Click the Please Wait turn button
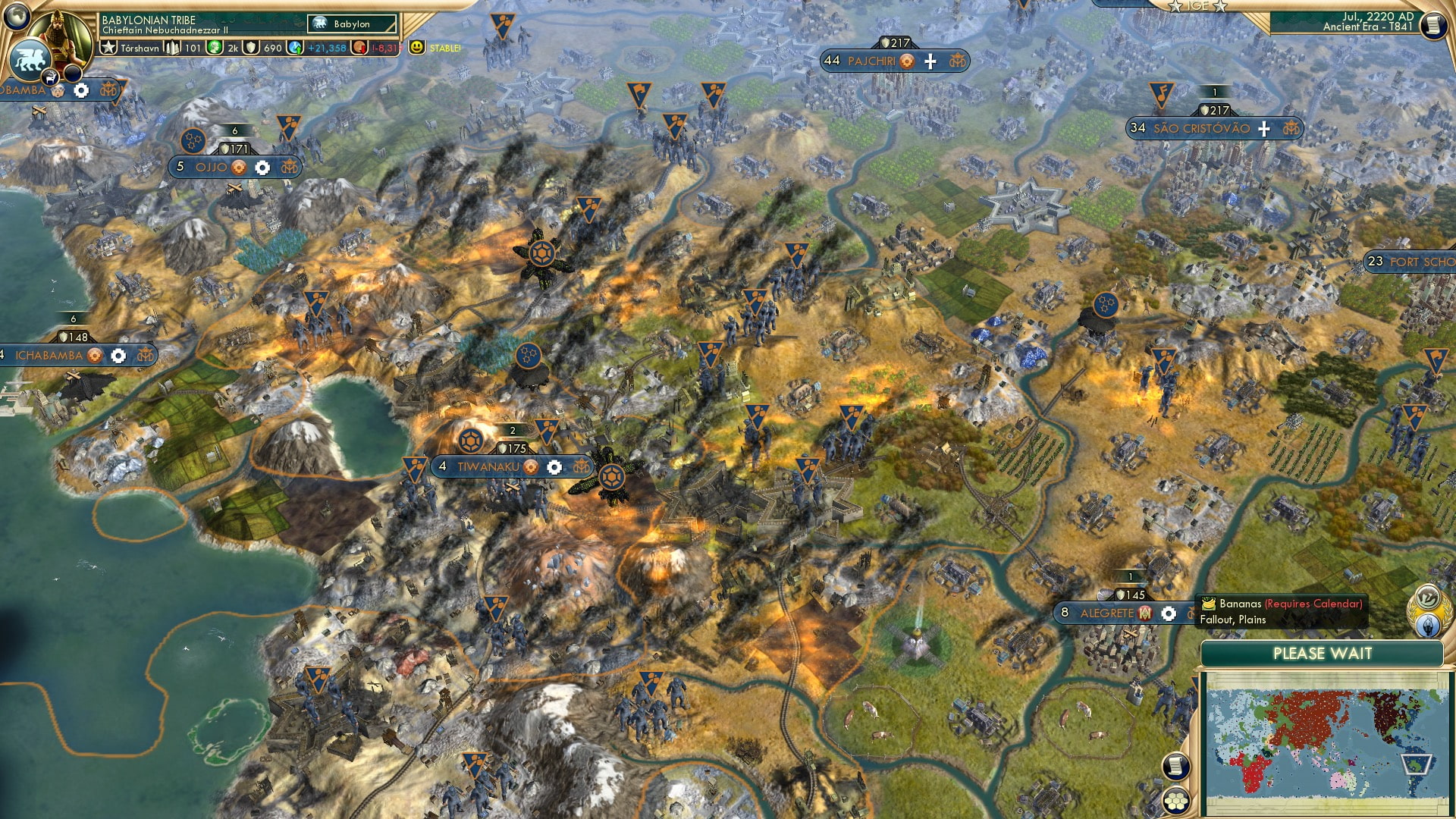This screenshot has height=819, width=1456. pos(1322,654)
